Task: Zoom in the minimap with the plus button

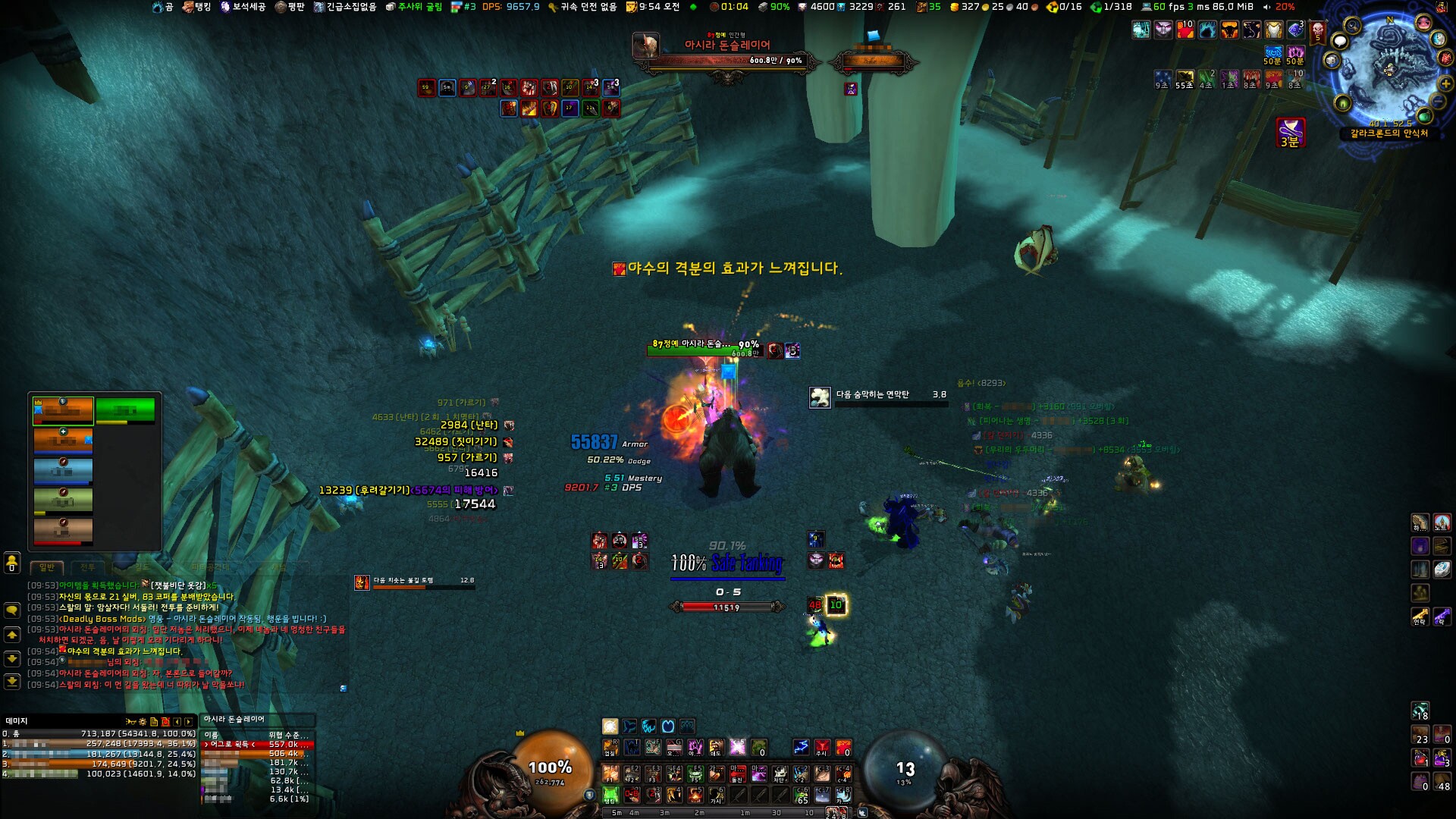Action: click(x=1445, y=83)
